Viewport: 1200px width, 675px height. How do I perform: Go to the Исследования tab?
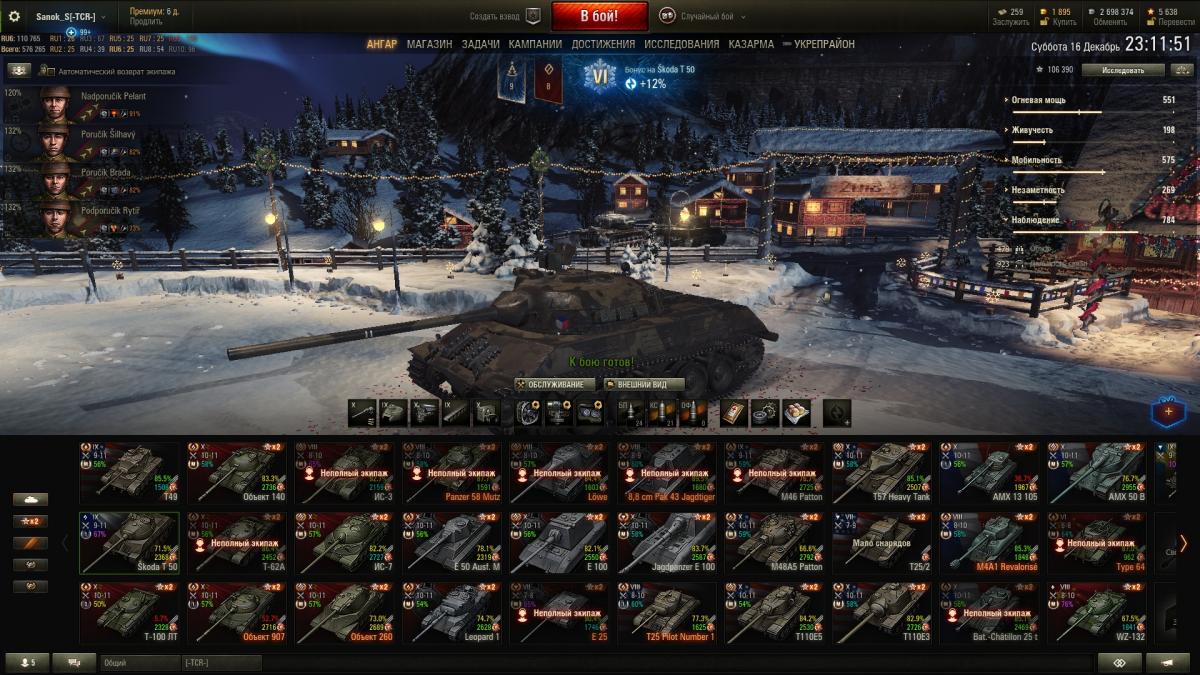[x=681, y=44]
